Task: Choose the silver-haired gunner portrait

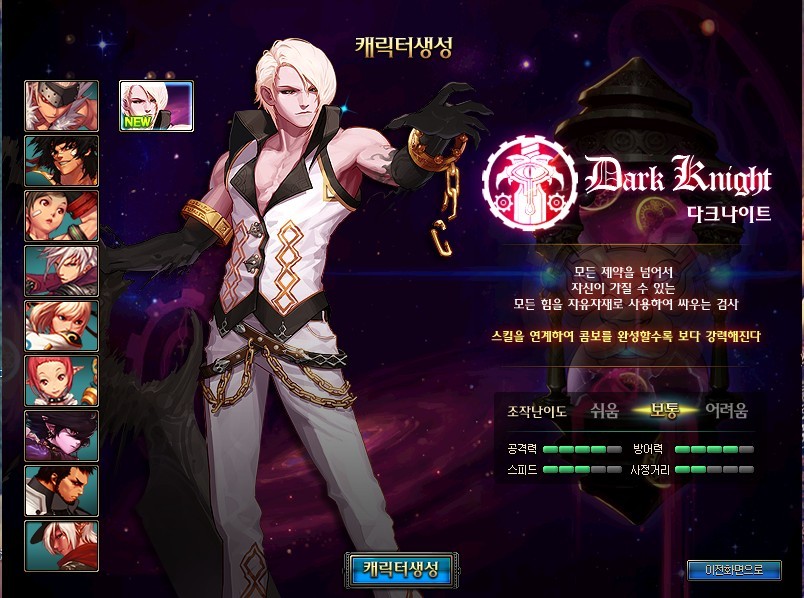Action: coord(61,271)
